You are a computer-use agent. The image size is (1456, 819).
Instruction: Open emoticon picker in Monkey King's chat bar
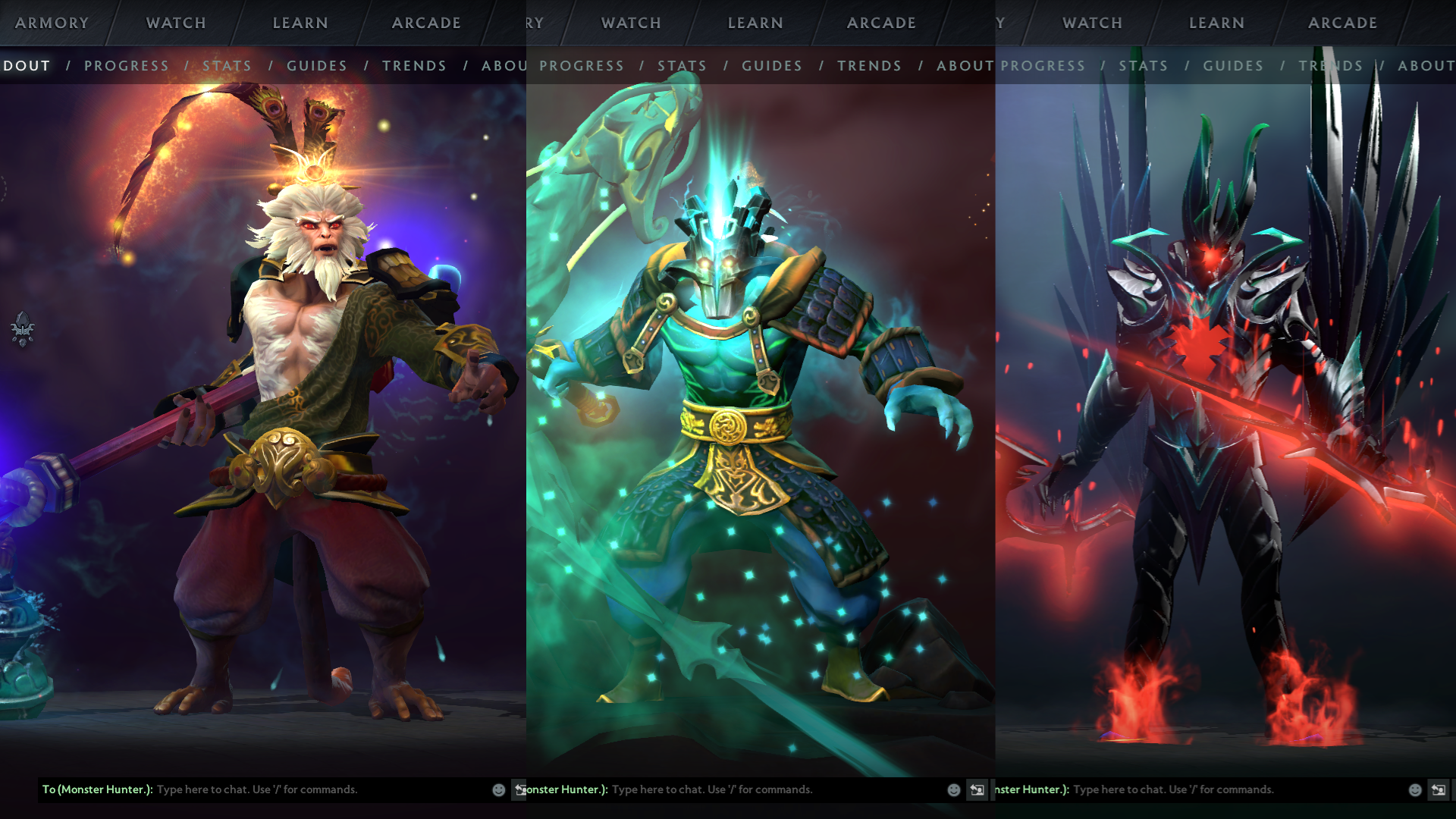(499, 789)
